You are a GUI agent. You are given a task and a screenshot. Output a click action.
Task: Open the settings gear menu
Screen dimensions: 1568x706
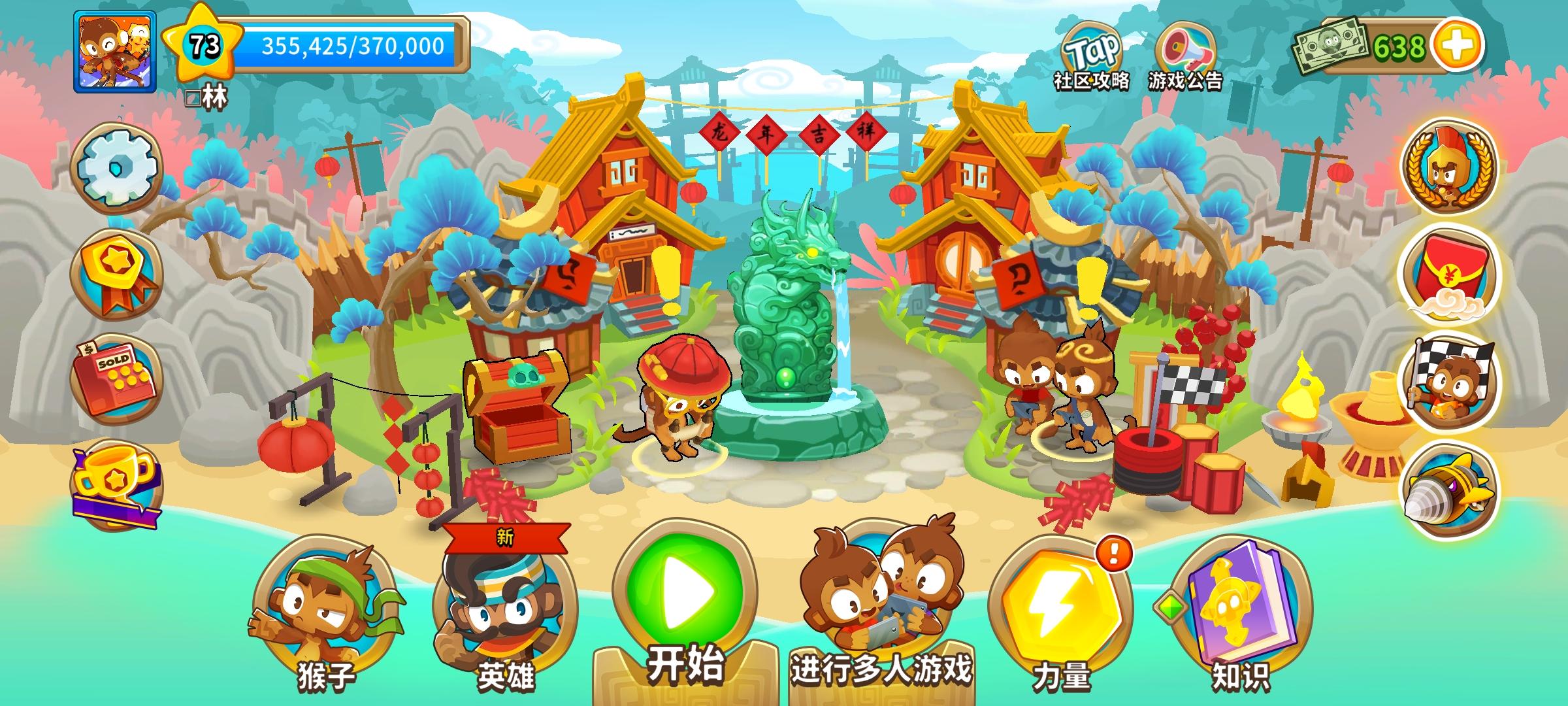point(118,165)
